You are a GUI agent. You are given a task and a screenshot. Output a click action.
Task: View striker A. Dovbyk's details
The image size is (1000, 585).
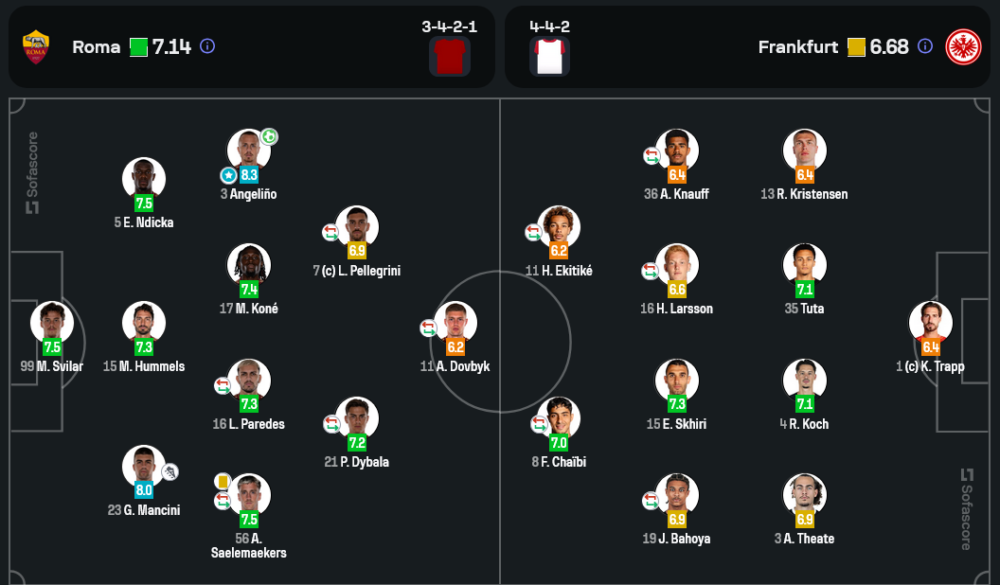point(456,322)
